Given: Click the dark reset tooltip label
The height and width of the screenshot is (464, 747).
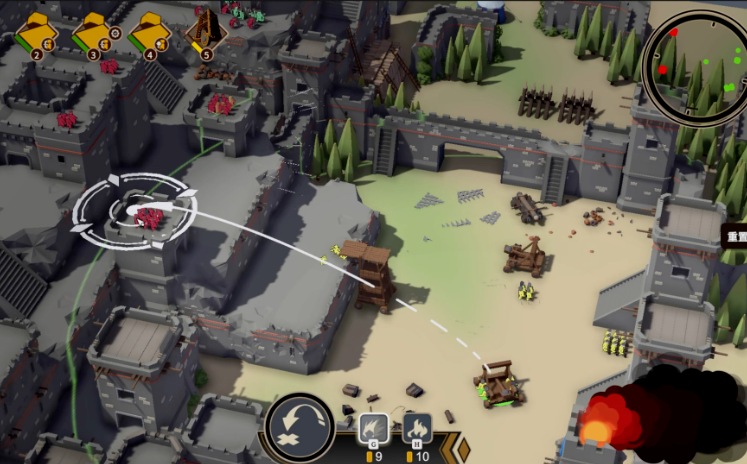Looking at the screenshot, I should [x=735, y=237].
